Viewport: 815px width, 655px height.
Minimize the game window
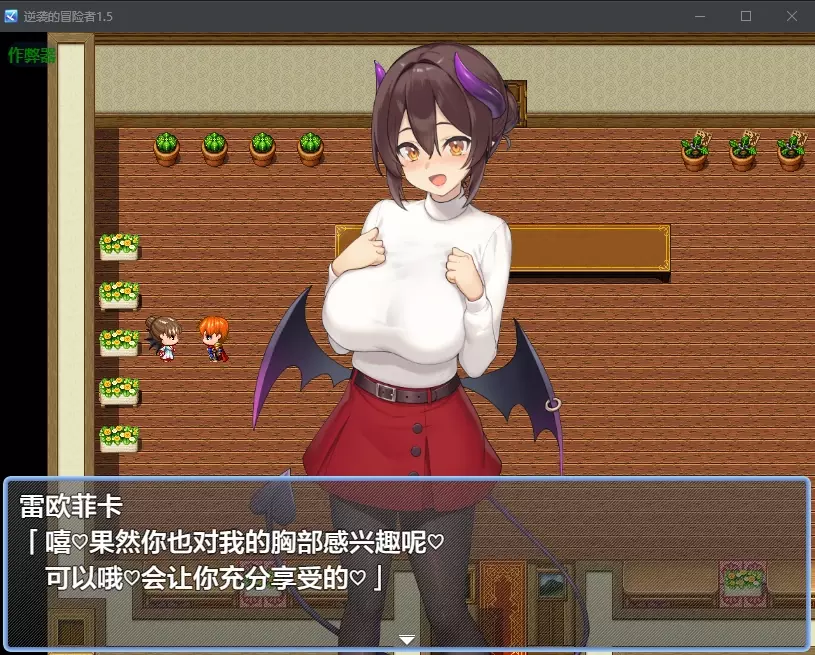tap(700, 16)
